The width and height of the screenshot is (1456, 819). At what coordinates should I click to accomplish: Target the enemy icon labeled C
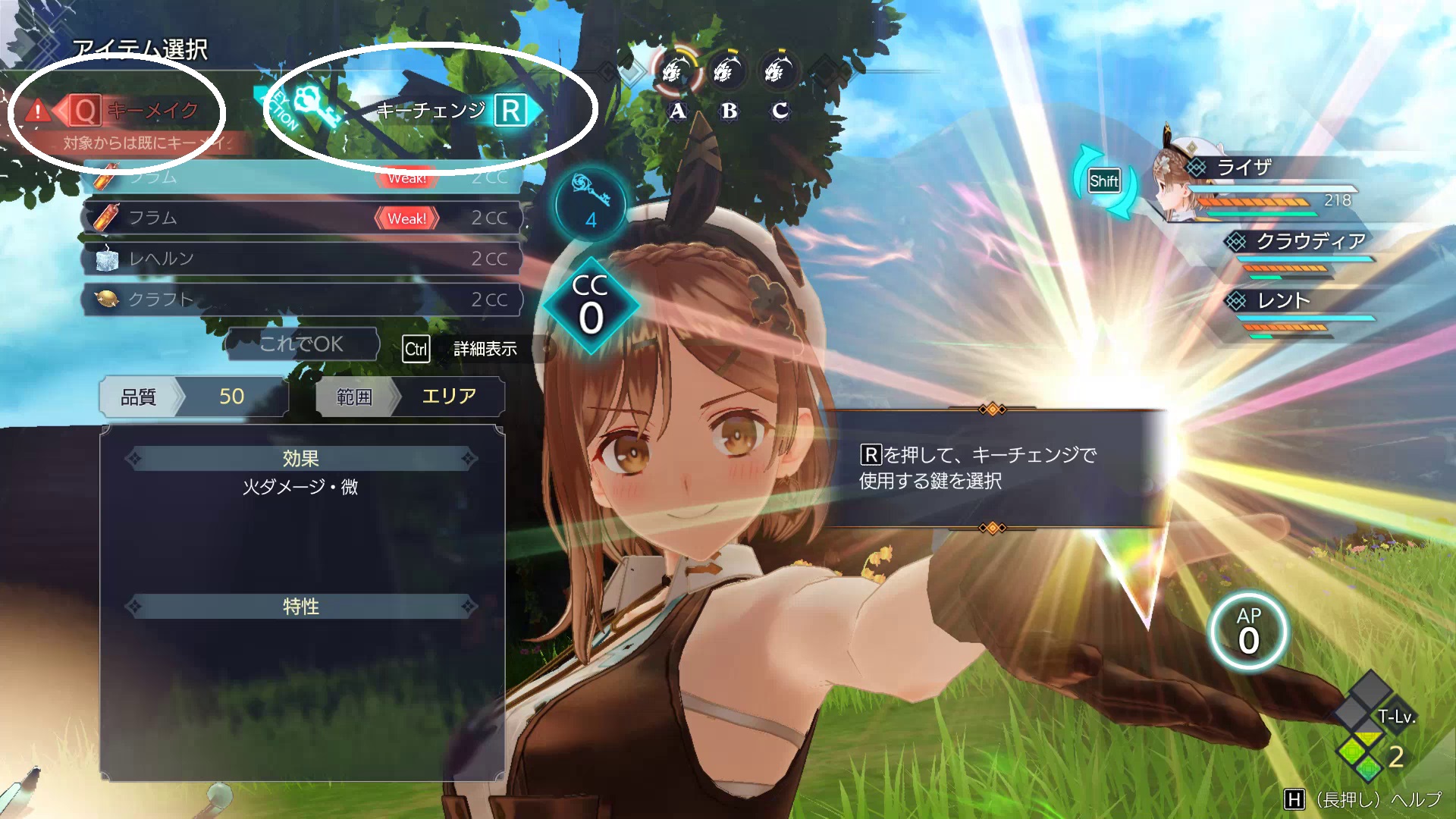[779, 73]
